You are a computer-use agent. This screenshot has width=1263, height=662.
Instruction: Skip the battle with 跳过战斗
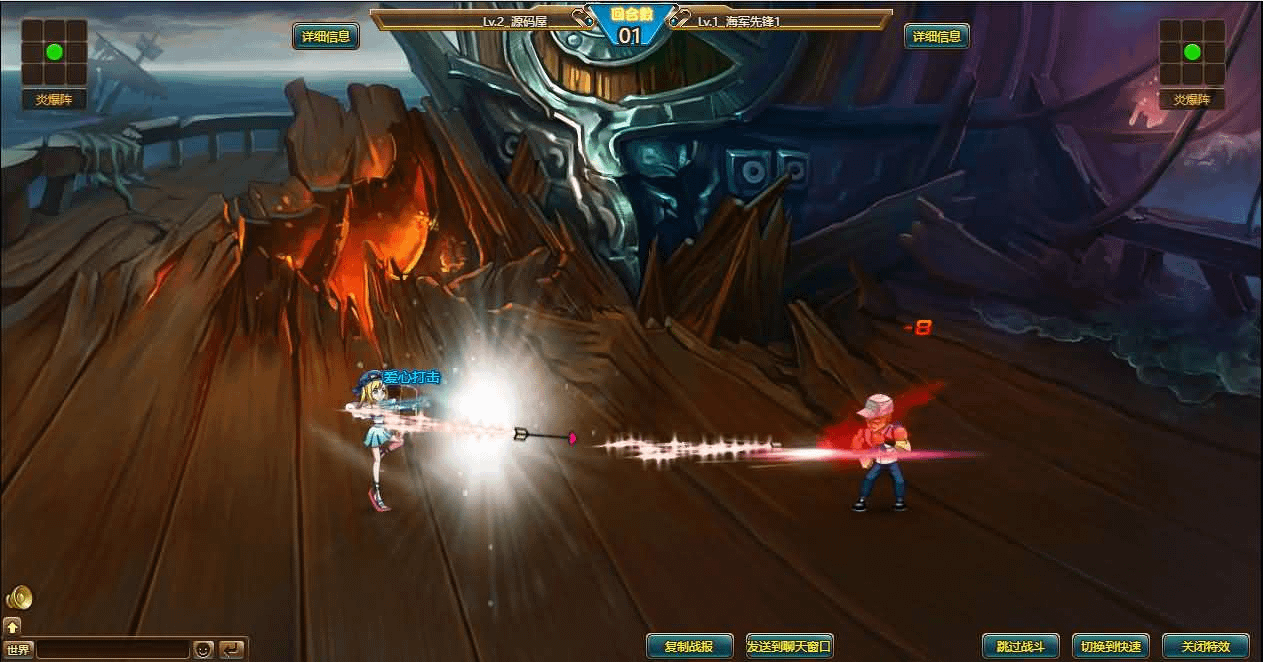[x=1020, y=646]
